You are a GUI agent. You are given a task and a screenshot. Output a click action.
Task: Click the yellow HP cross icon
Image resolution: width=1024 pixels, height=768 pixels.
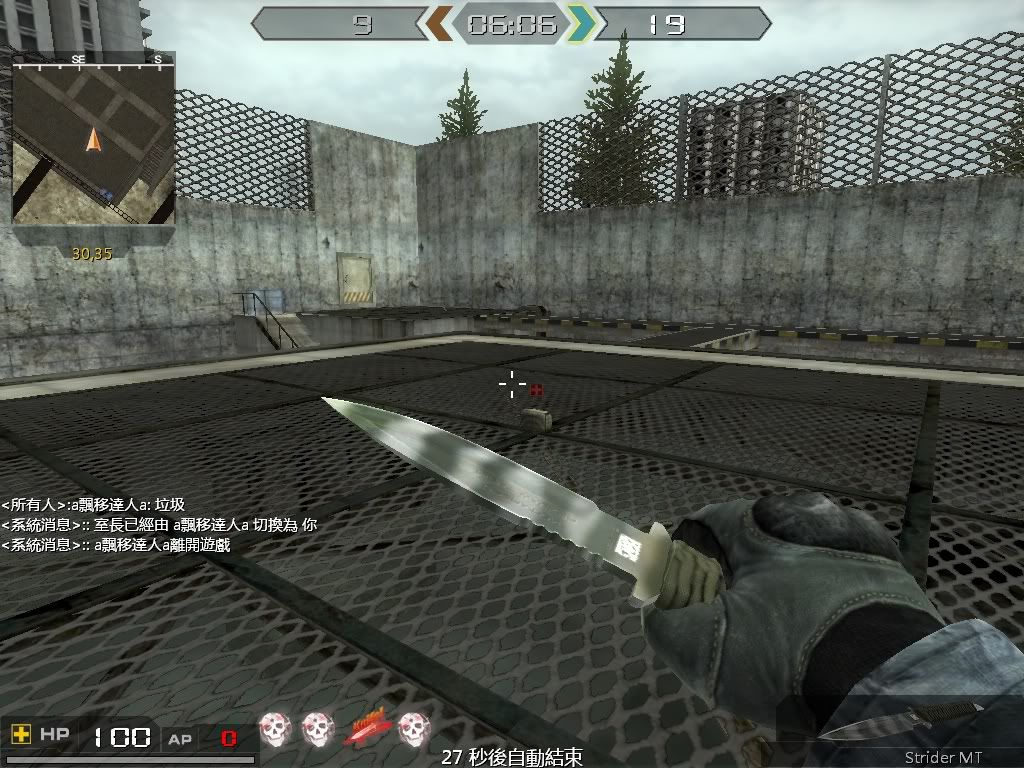(20, 735)
